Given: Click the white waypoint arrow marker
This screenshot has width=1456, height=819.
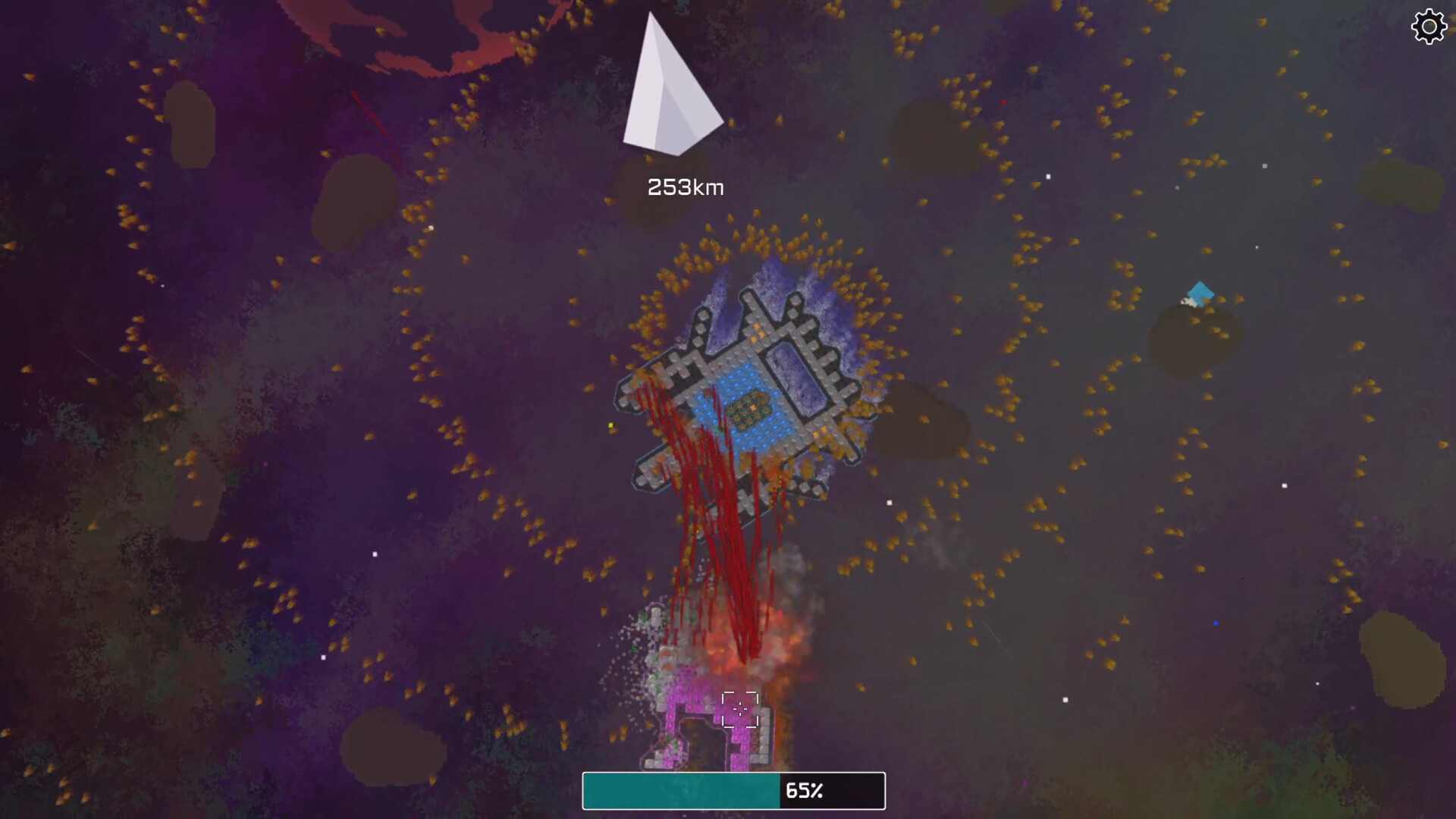Looking at the screenshot, I should pos(670,83).
